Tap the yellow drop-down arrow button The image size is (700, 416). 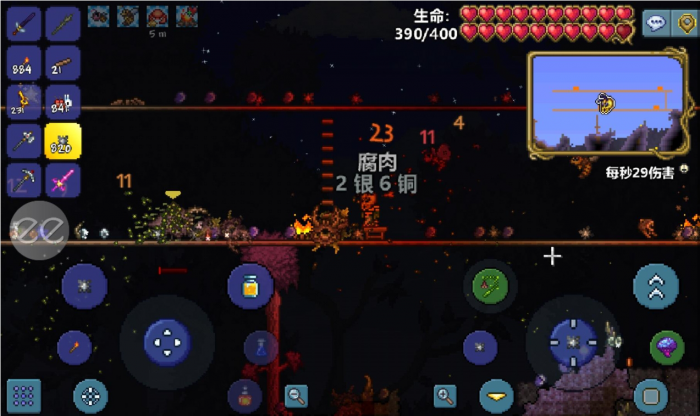496,393
